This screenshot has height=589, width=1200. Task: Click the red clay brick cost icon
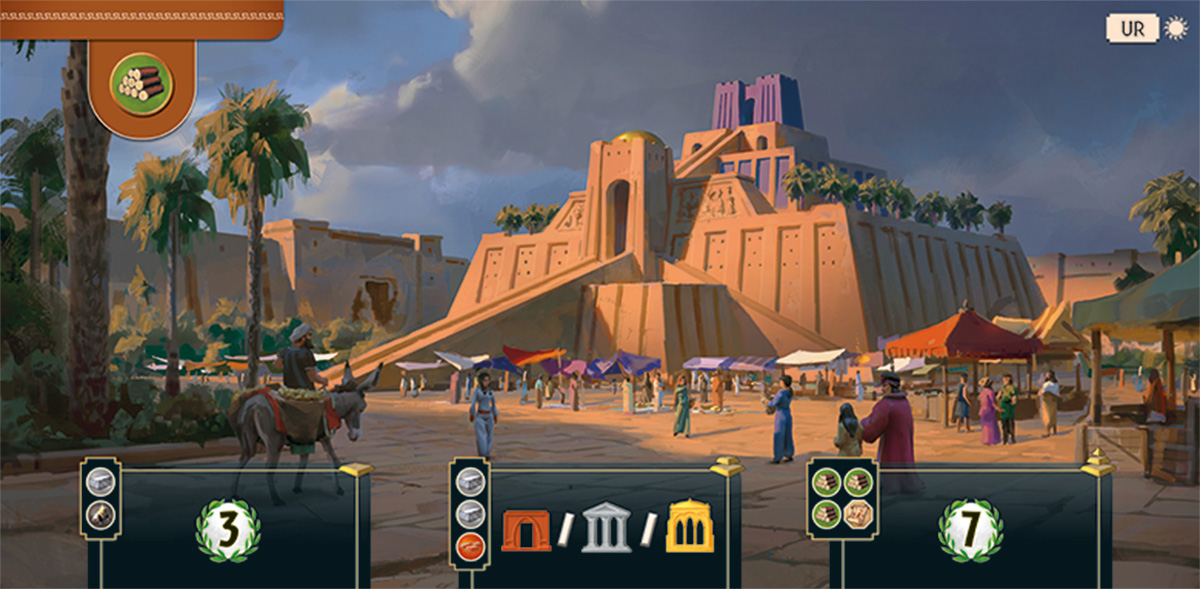point(470,547)
